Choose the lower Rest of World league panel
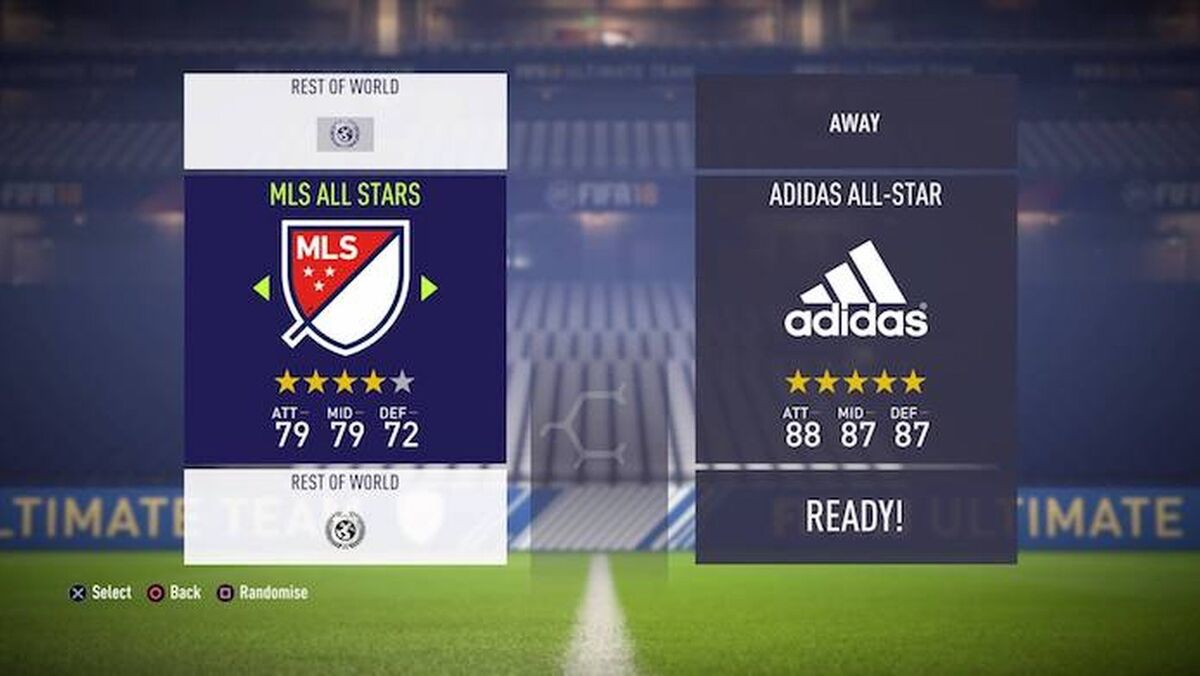Viewport: 1200px width, 676px height. (x=345, y=515)
